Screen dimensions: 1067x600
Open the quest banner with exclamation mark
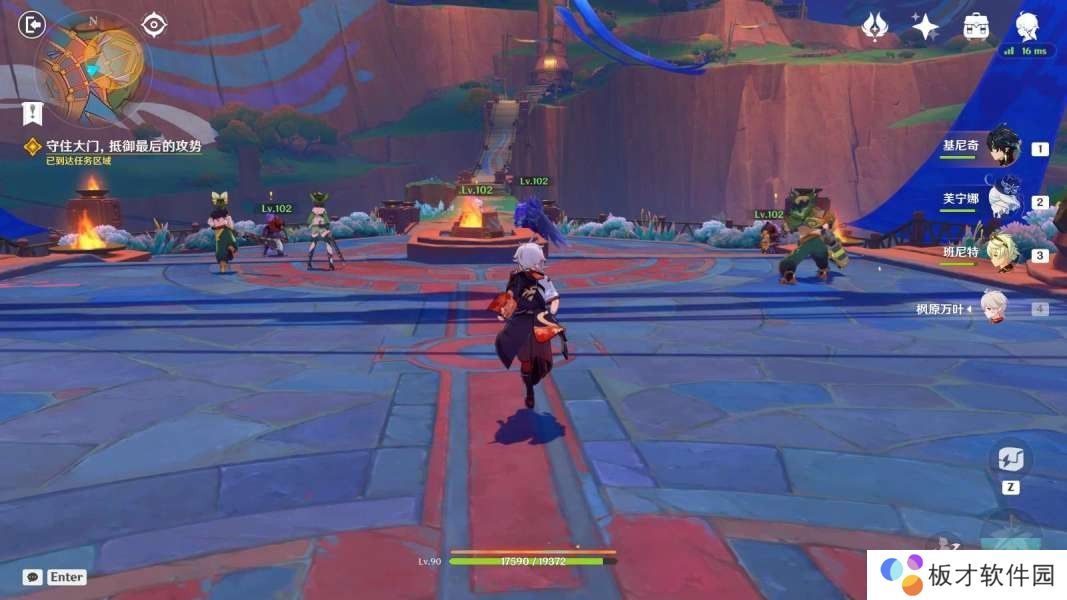(33, 113)
